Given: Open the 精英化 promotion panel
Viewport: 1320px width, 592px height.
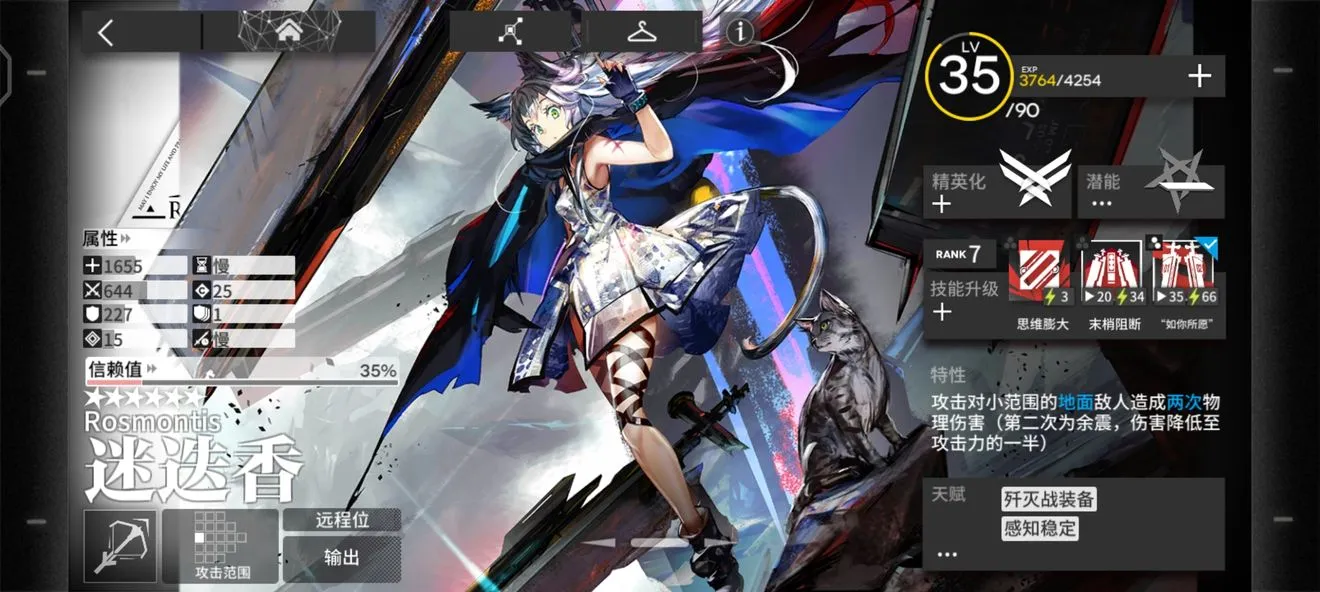Looking at the screenshot, I should [x=997, y=192].
